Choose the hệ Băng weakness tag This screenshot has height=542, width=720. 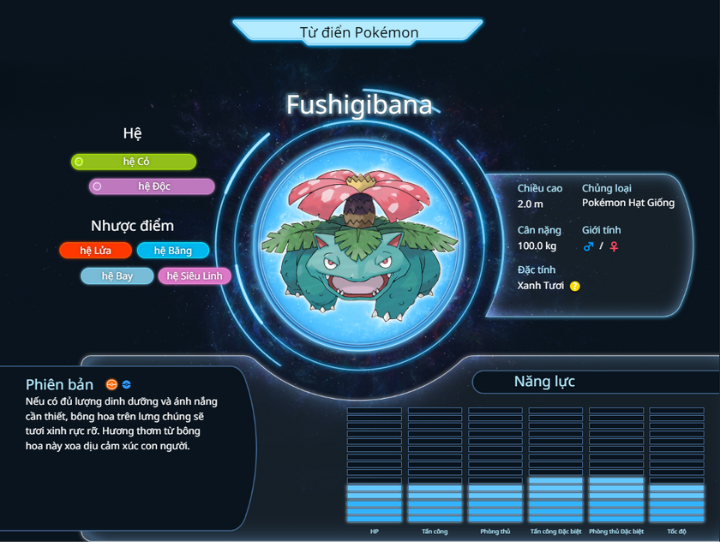pos(173,251)
